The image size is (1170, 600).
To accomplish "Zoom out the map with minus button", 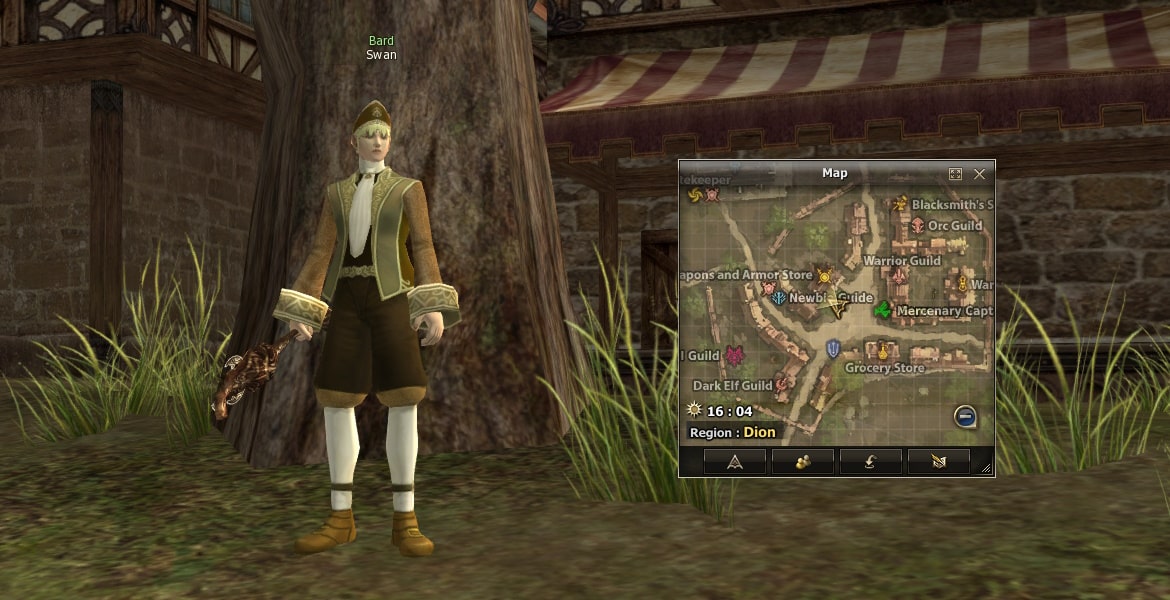I will 965,417.
